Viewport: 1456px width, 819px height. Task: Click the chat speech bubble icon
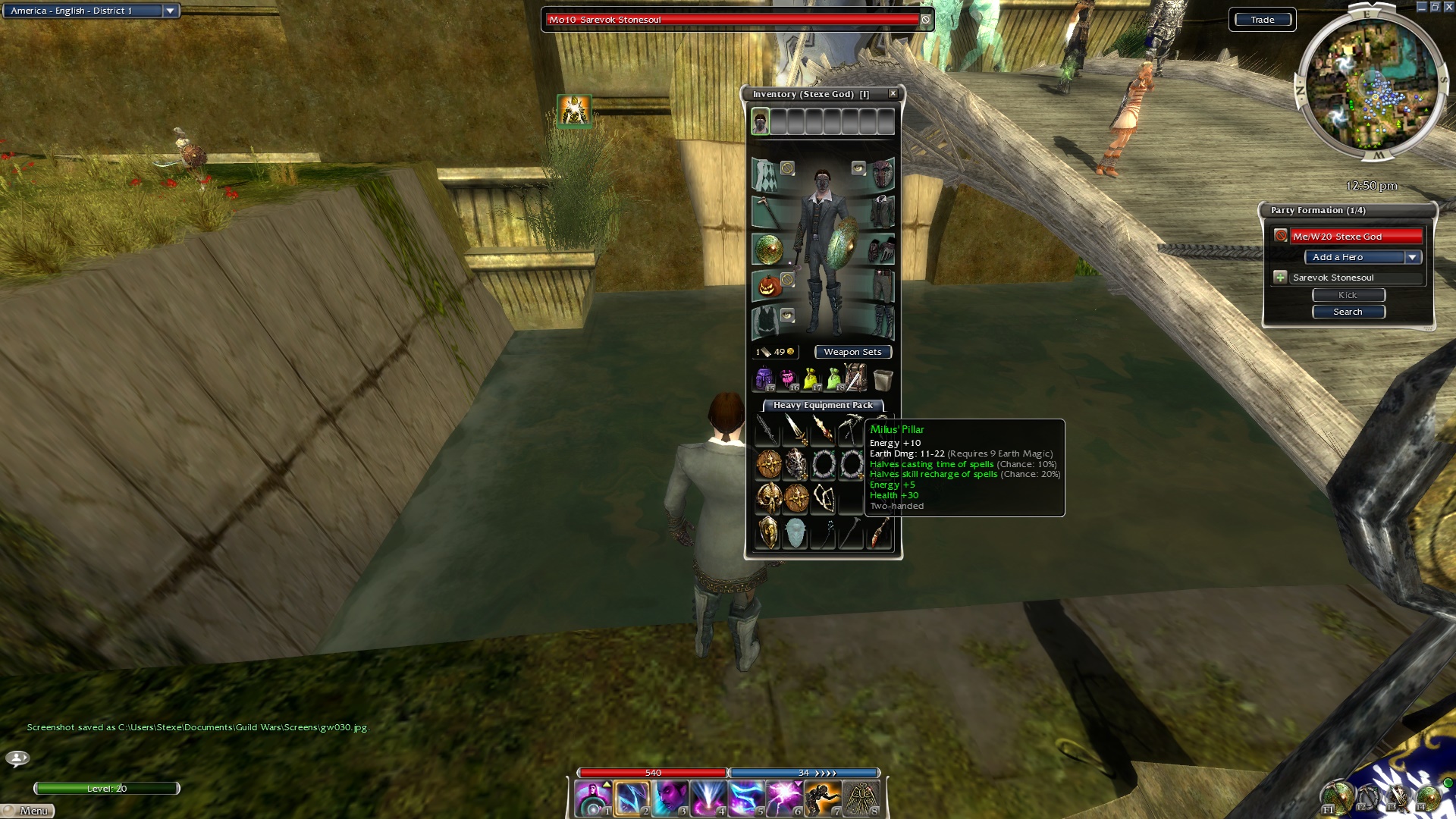pyautogui.click(x=17, y=758)
